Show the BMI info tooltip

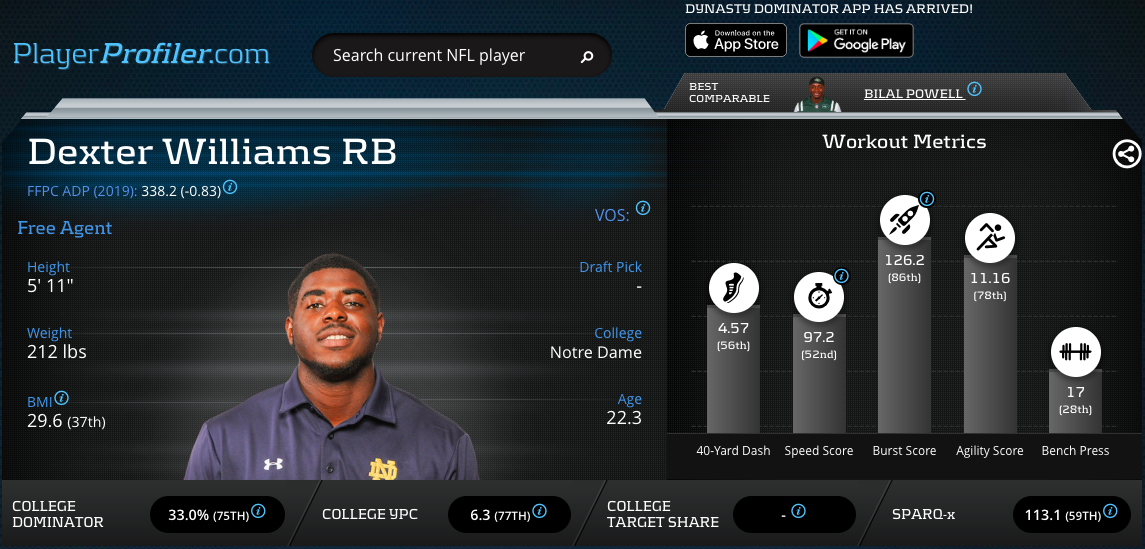pos(62,398)
